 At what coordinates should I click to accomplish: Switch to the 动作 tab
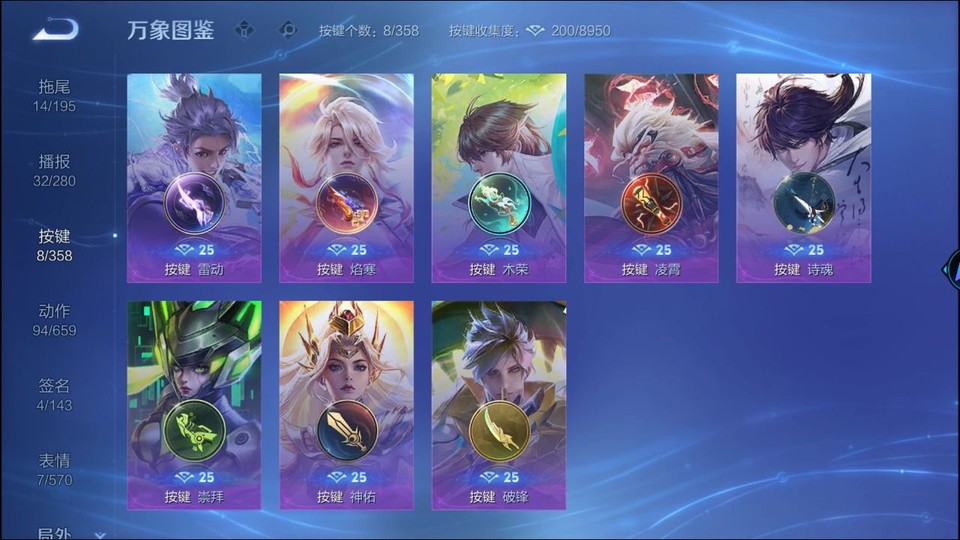point(55,320)
